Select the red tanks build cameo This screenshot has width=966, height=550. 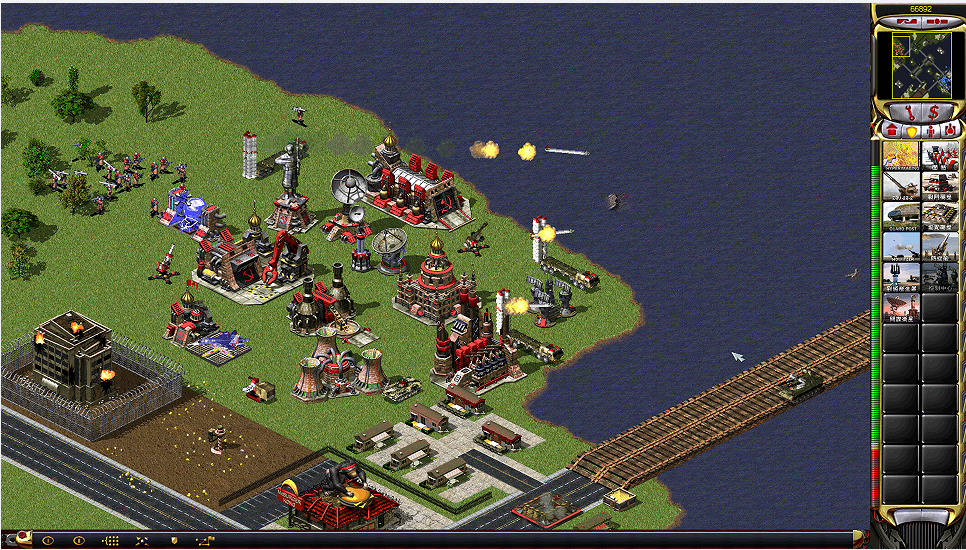939,156
